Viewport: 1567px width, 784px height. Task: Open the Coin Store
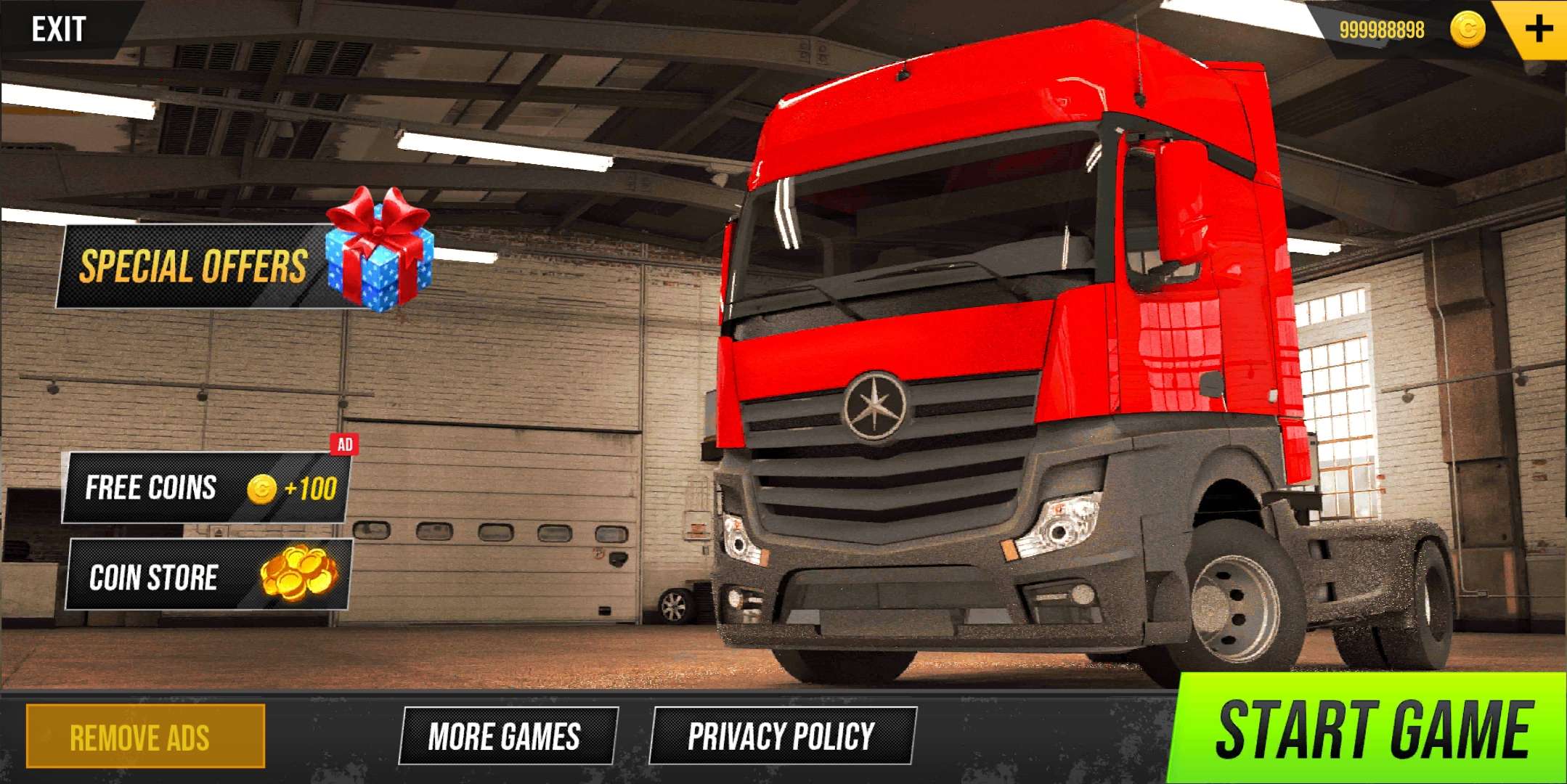(209, 576)
